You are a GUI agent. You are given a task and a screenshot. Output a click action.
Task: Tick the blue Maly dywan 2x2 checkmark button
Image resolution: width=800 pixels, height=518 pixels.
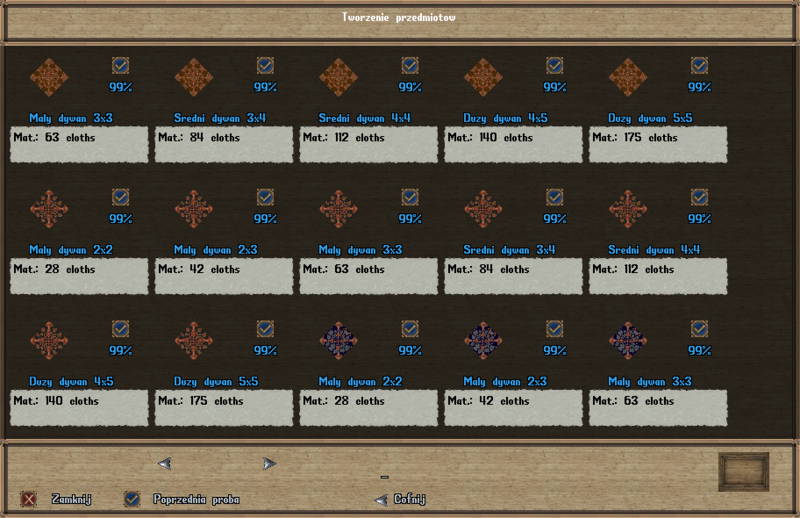coord(410,329)
